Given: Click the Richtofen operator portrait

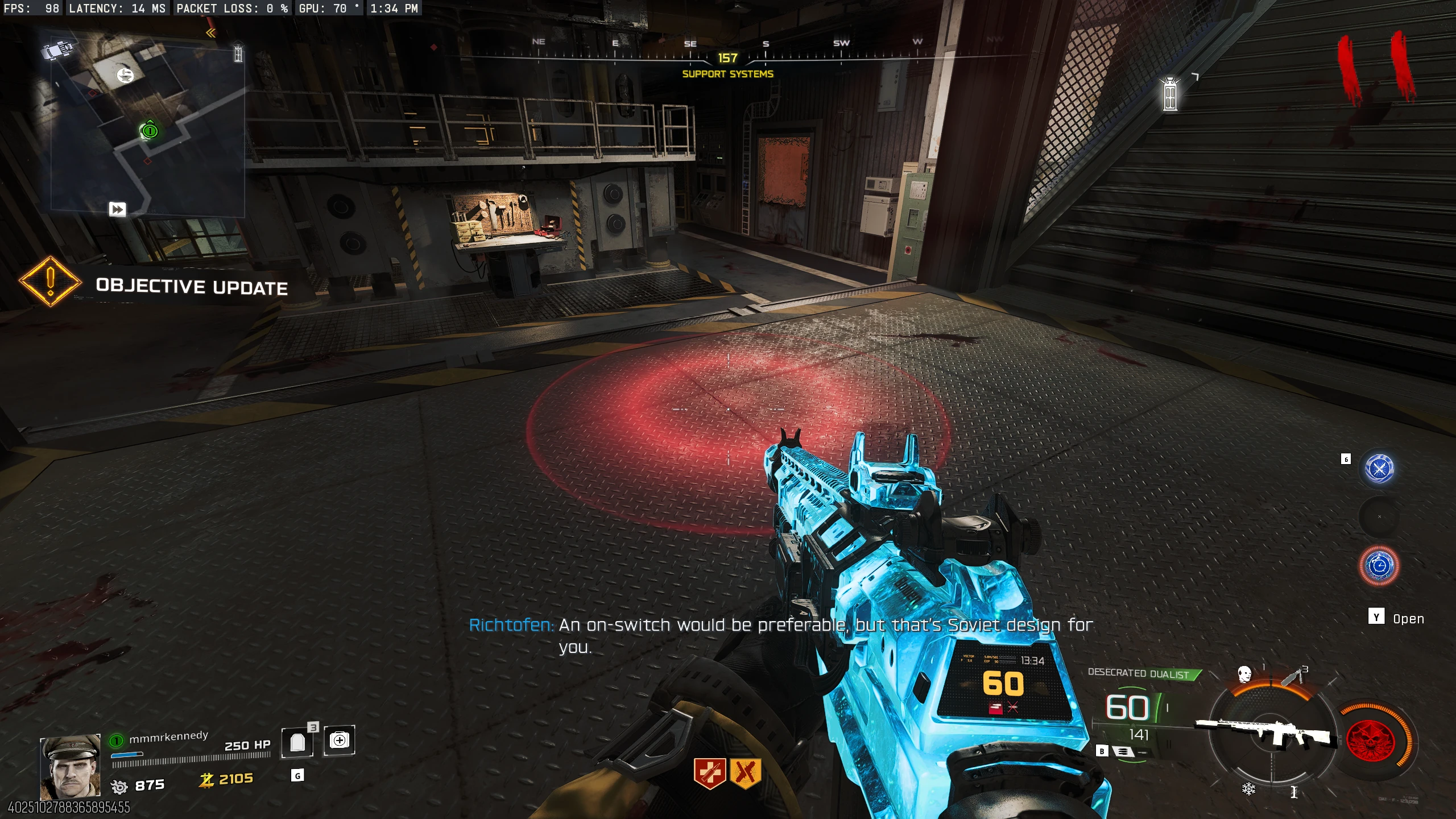Looking at the screenshot, I should tap(70, 767).
